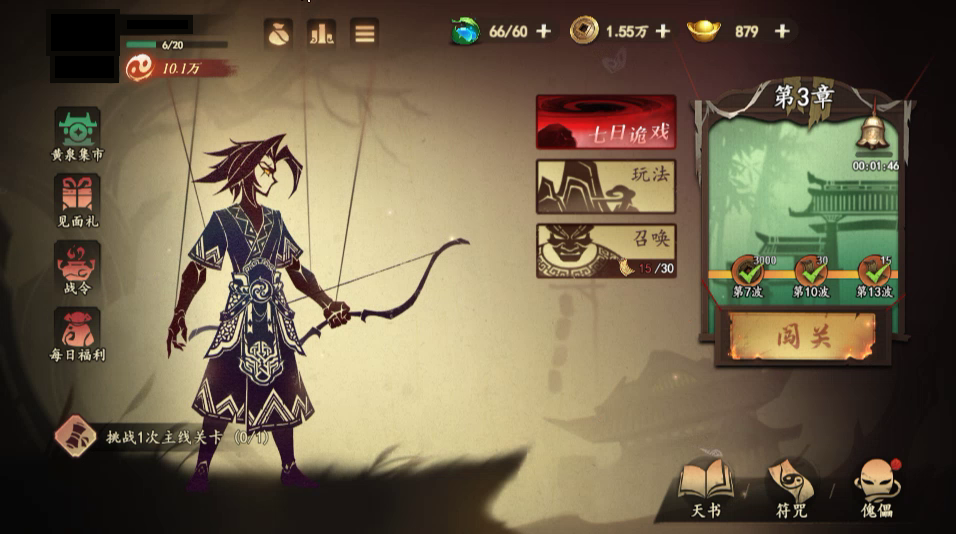Screen dimensions: 956x534
Task: Claim the 每日福利 daily benefits
Action: pos(77,332)
